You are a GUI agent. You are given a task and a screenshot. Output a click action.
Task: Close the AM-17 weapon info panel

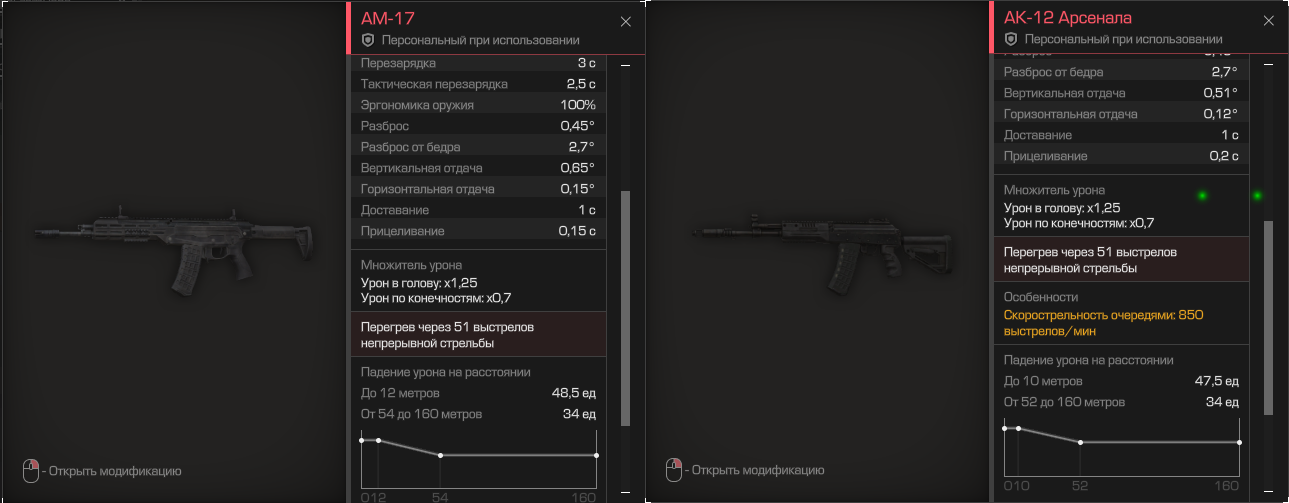coord(626,22)
